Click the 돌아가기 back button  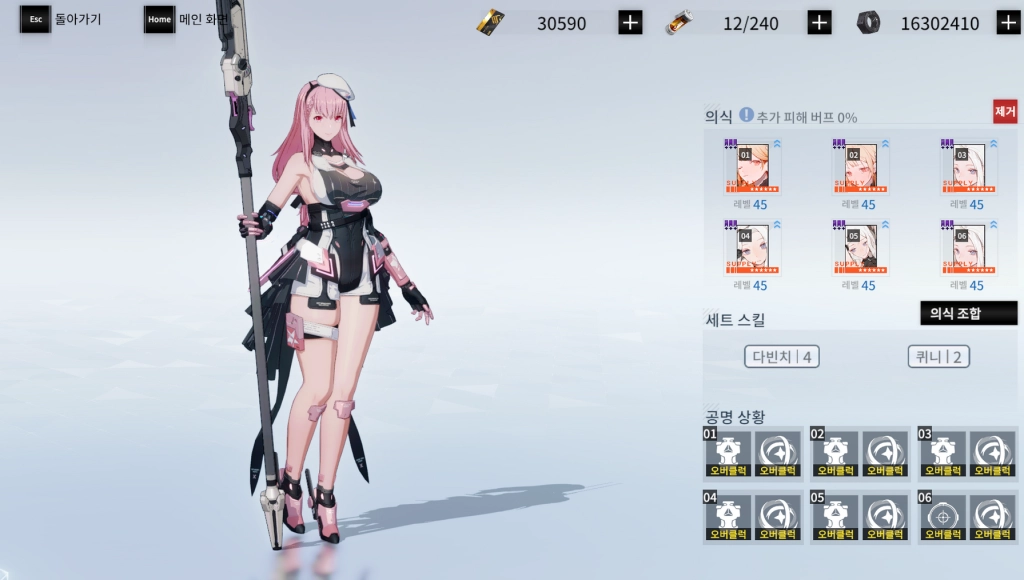coord(62,19)
